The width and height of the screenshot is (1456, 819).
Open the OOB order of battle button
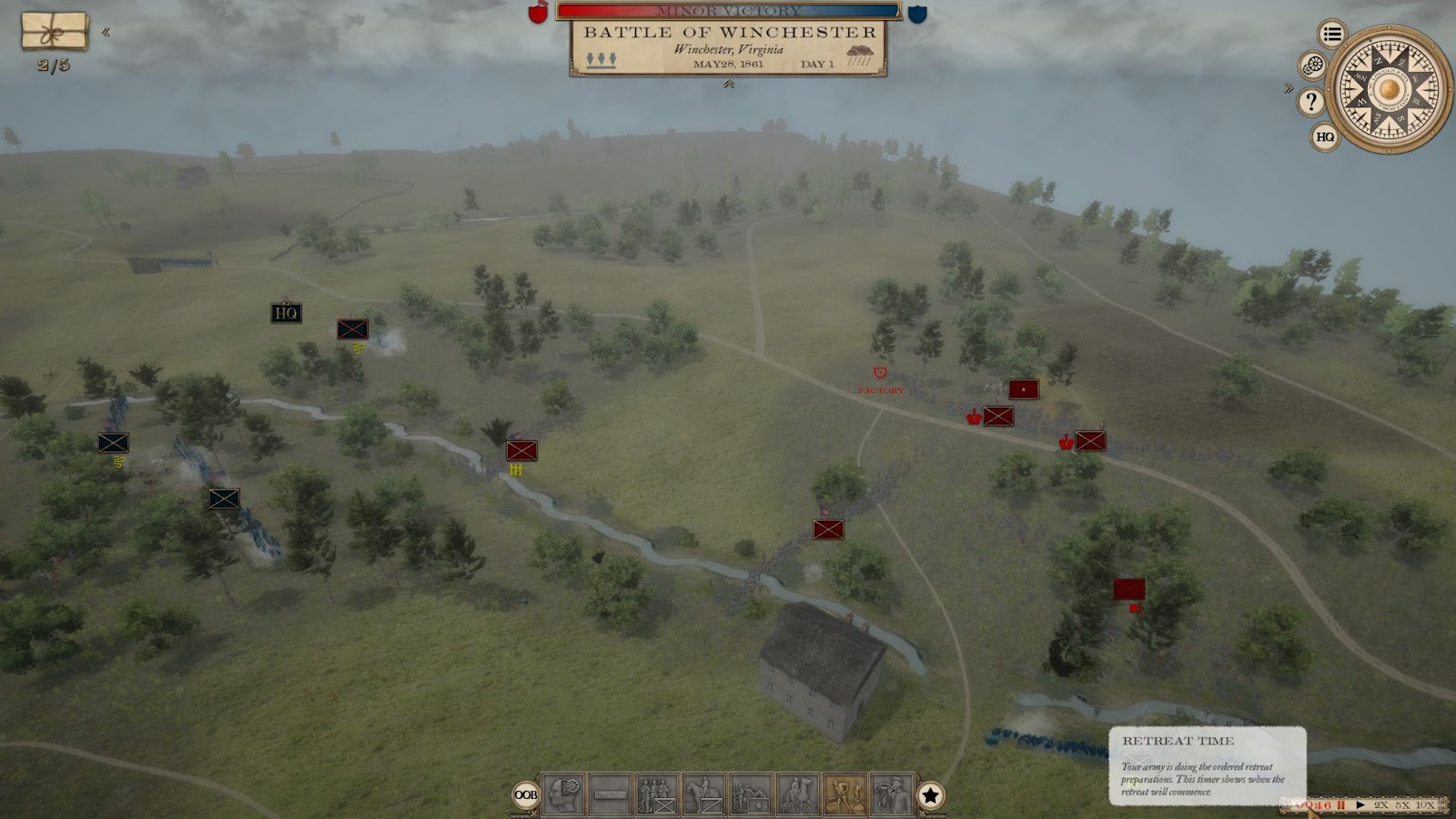pos(526,795)
